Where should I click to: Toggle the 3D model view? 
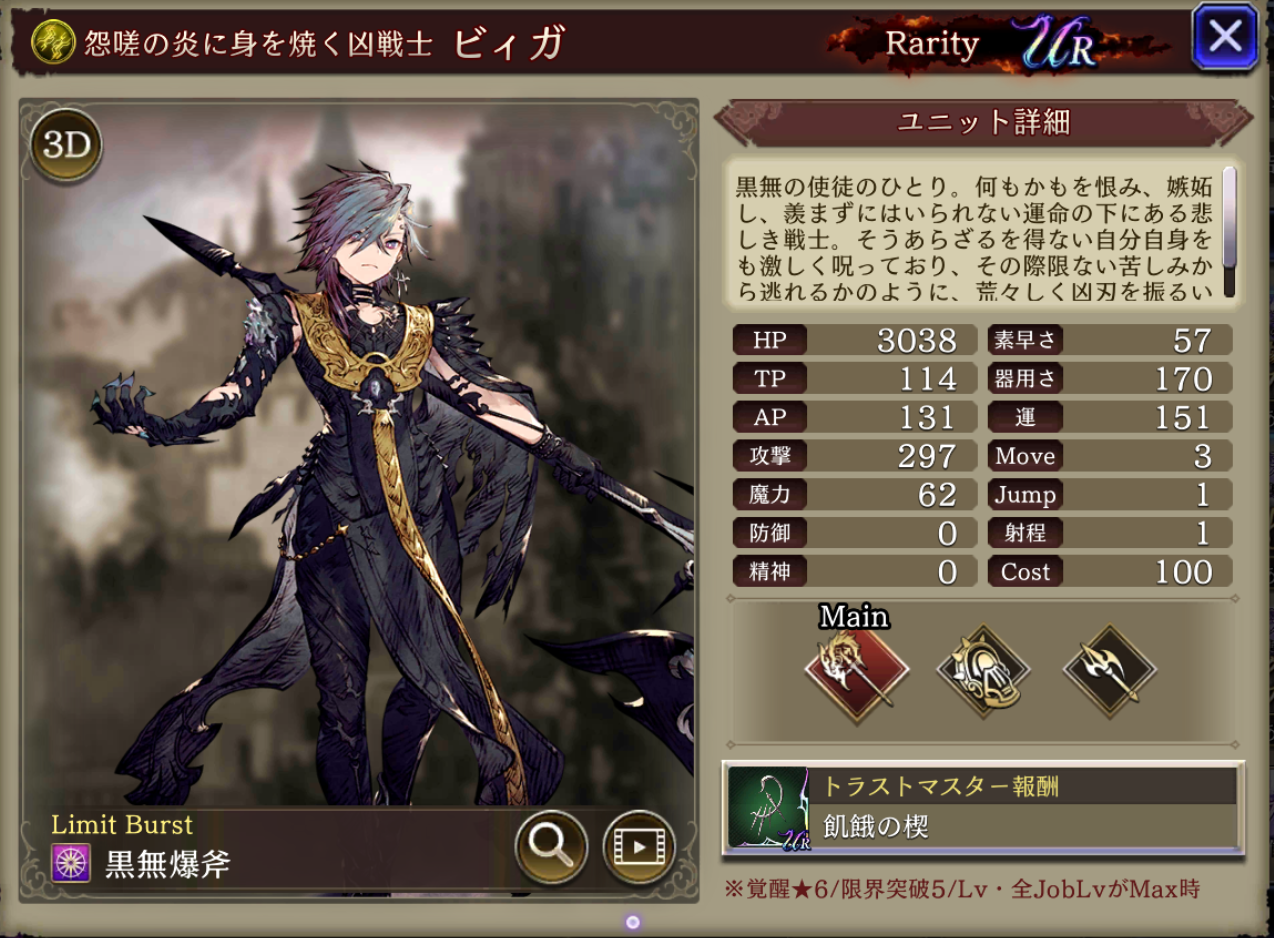pos(66,146)
